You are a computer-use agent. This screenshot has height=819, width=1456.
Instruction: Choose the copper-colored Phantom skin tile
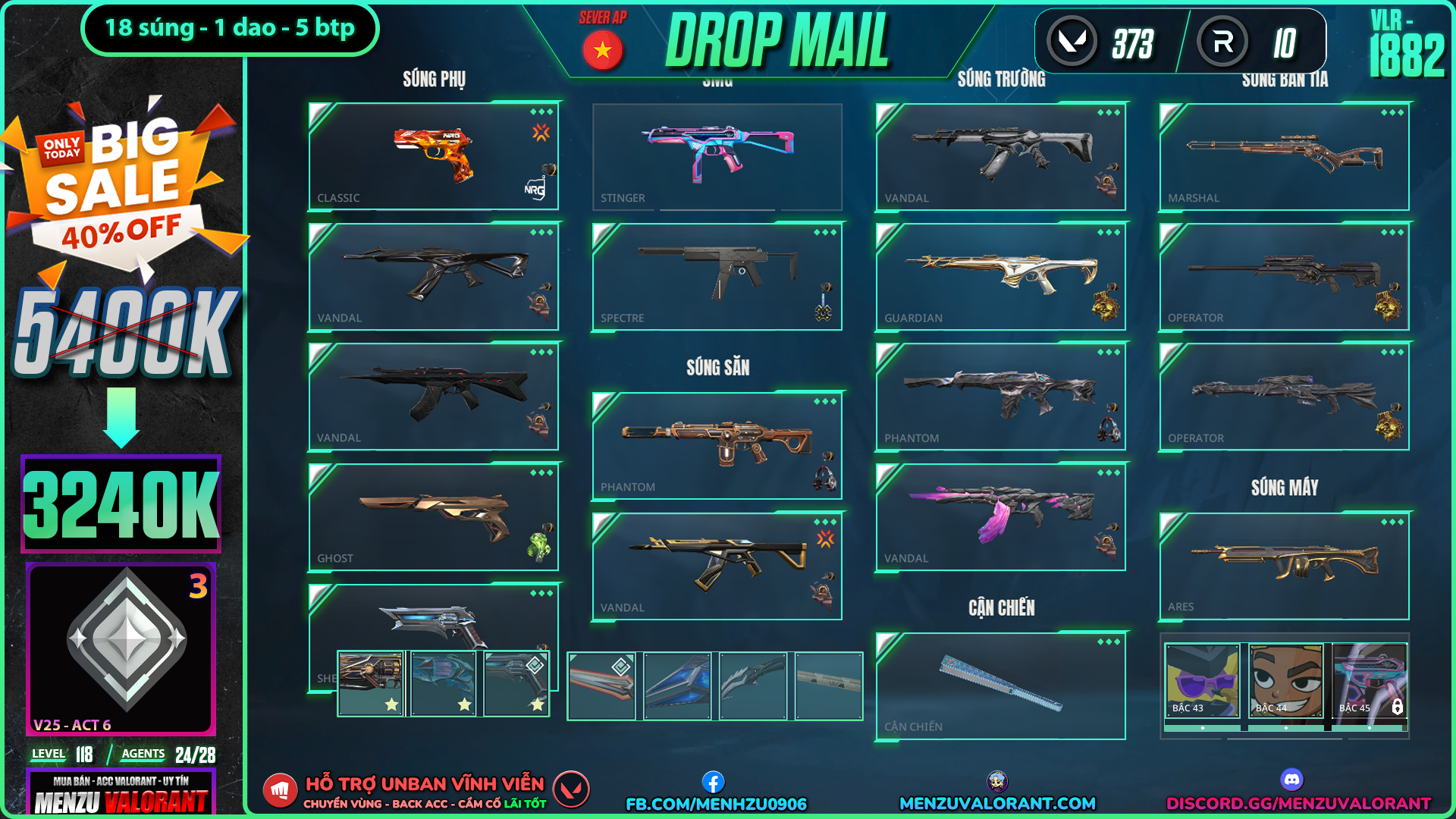click(717, 446)
